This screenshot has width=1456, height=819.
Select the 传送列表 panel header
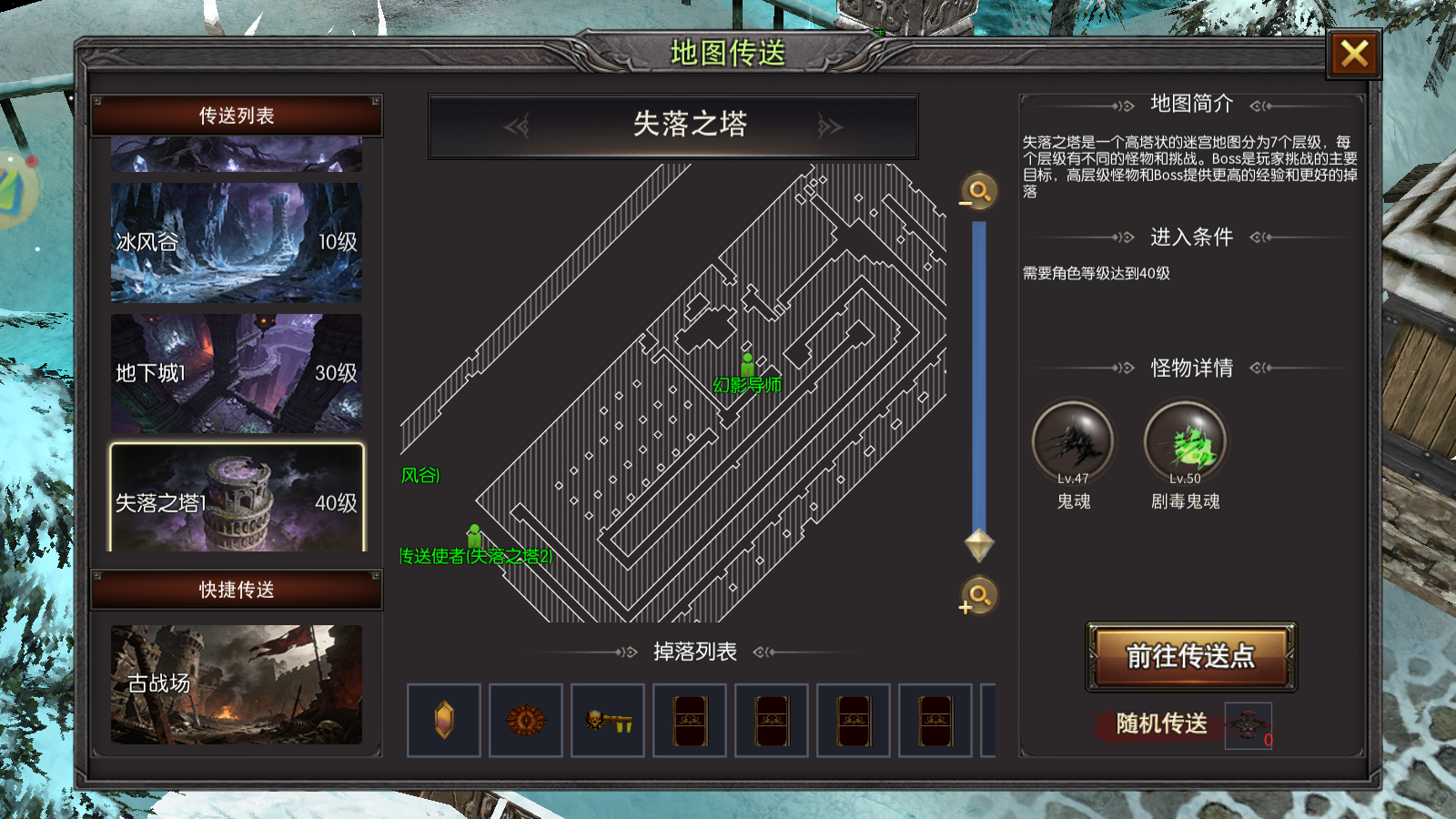(235, 116)
